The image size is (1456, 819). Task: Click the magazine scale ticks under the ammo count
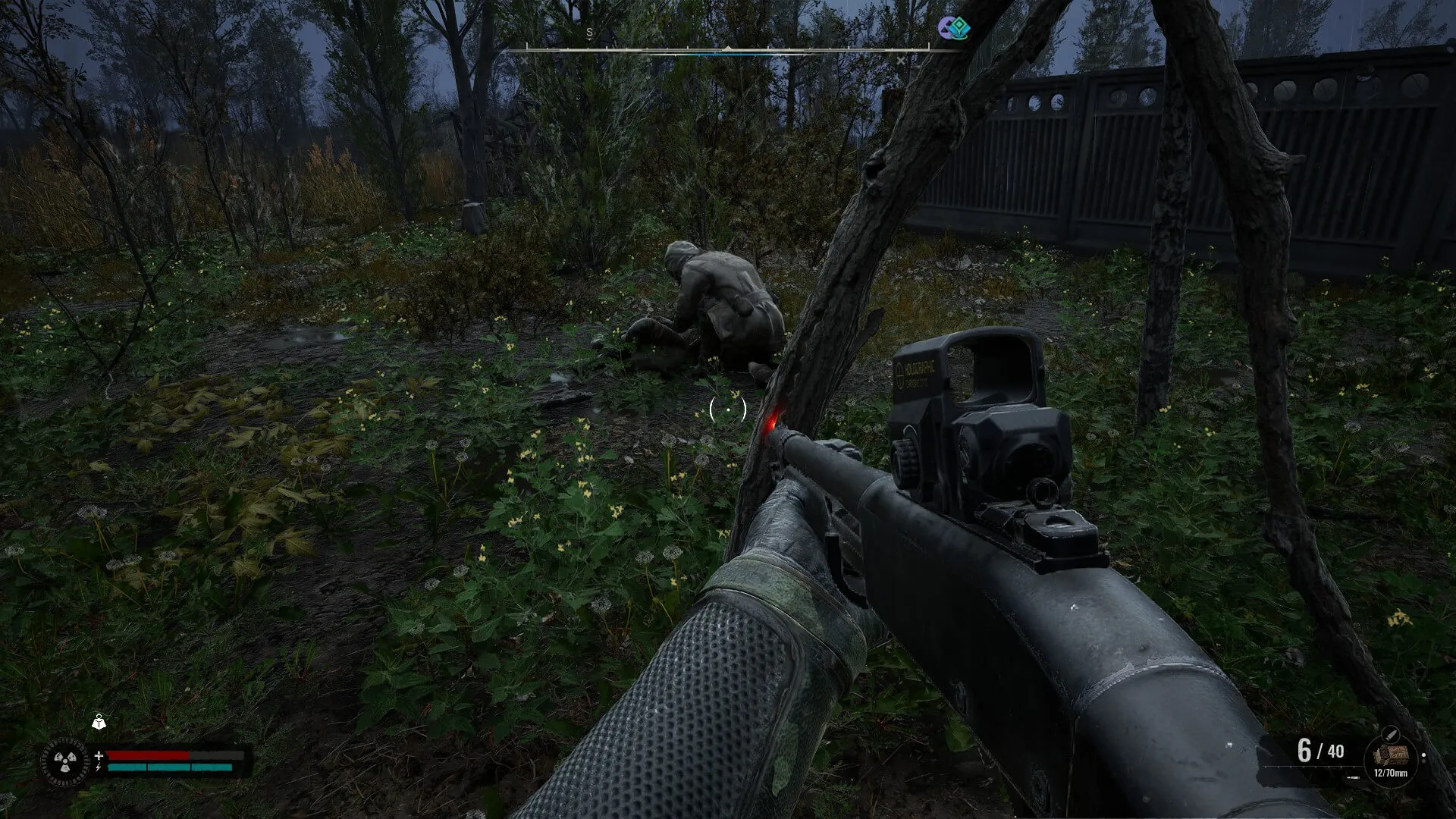click(1308, 766)
